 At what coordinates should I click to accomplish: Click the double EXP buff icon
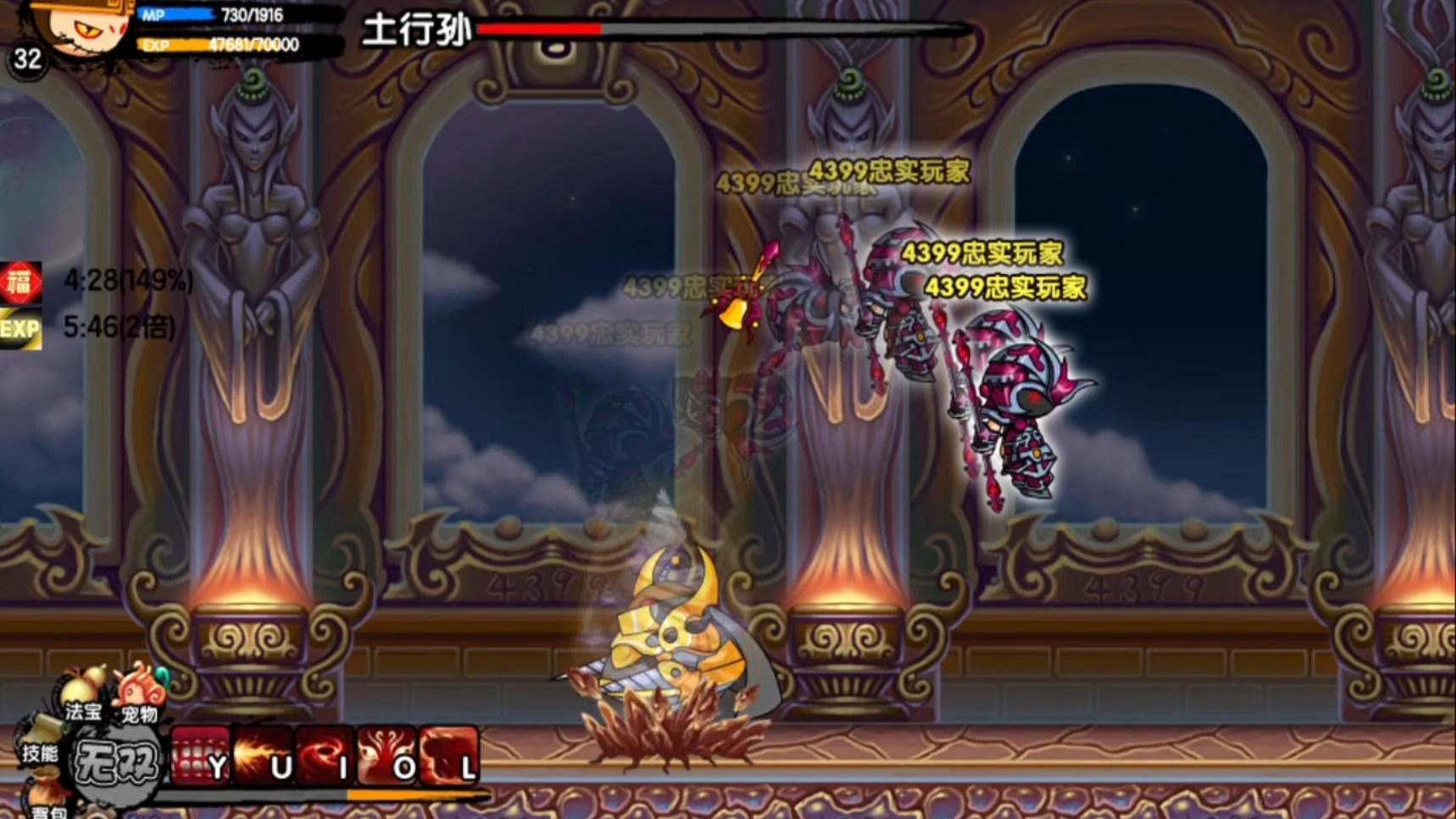point(20,328)
